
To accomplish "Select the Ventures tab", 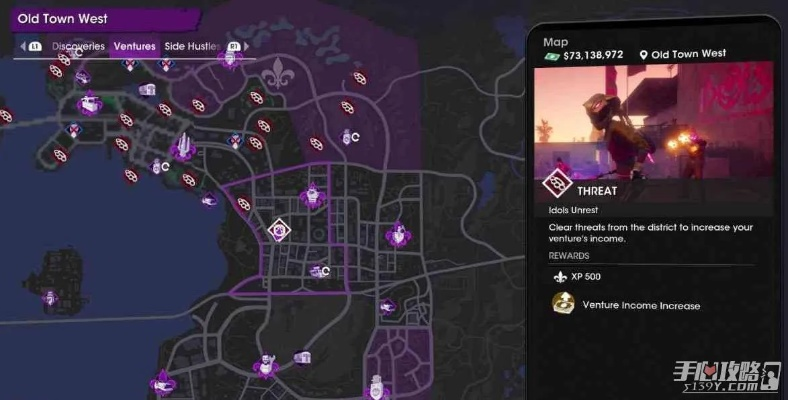I will [134, 46].
